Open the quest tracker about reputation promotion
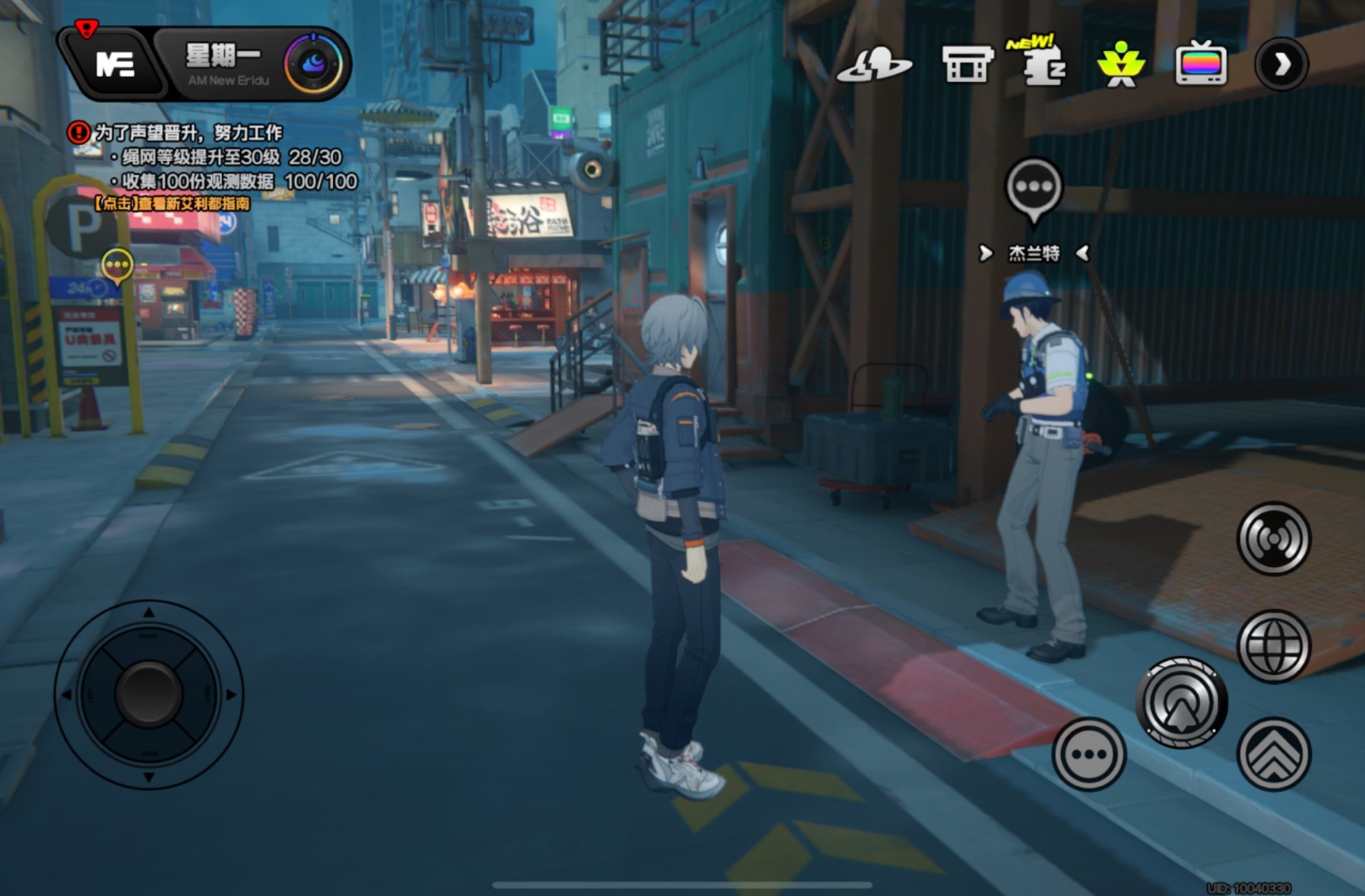1365x896 pixels. (188, 133)
